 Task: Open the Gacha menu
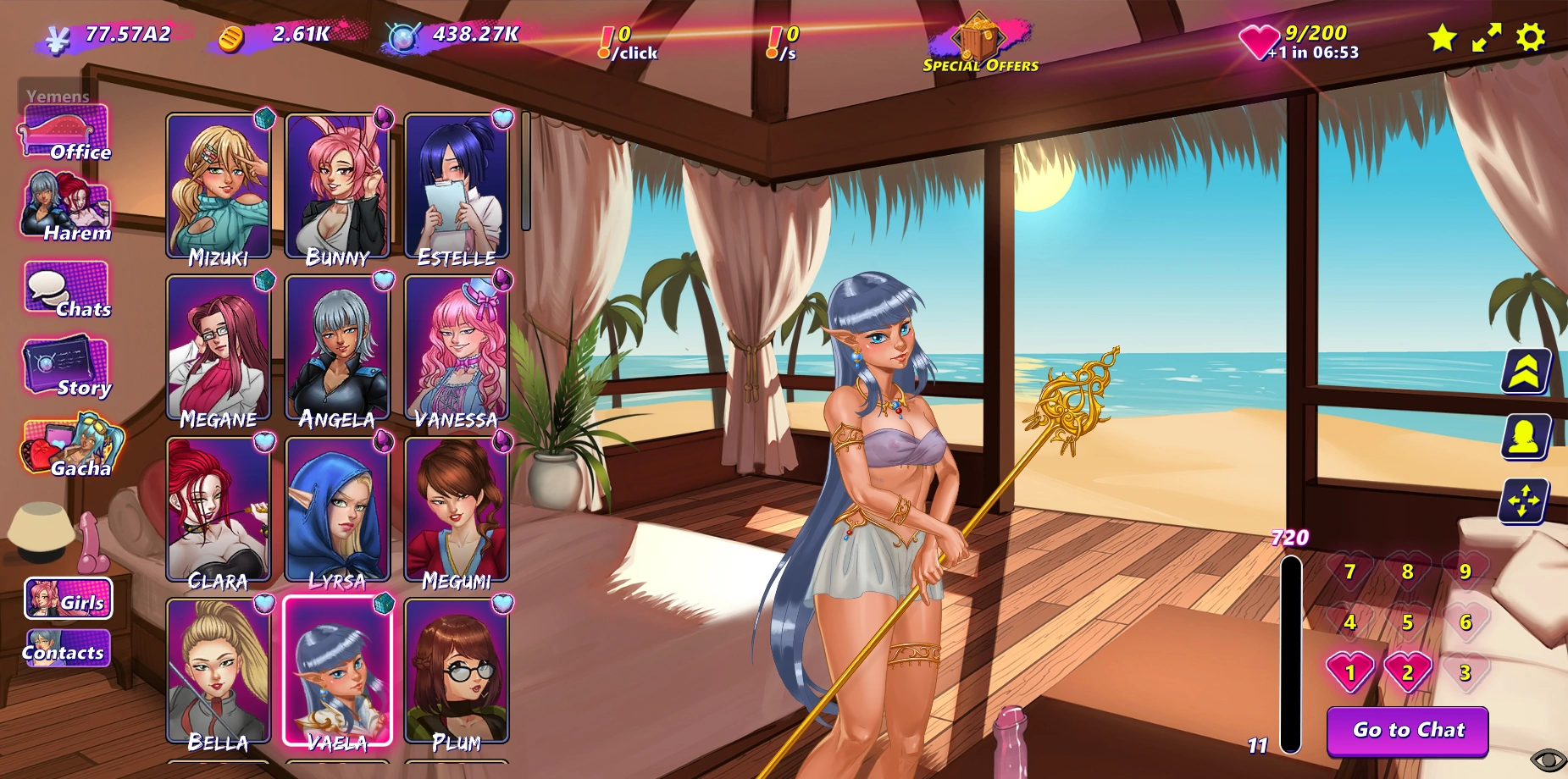click(71, 446)
